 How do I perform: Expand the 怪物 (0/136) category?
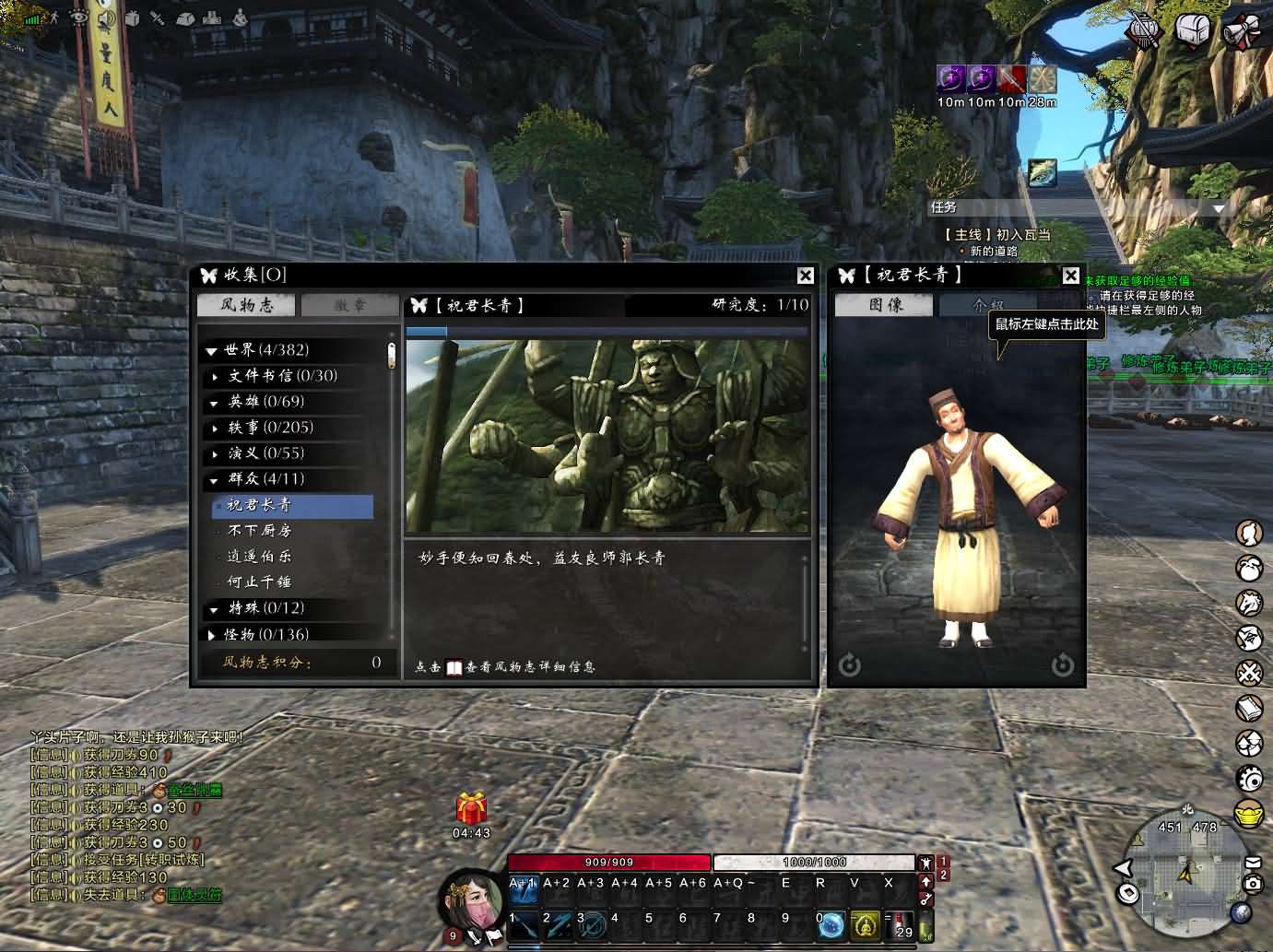tap(212, 634)
